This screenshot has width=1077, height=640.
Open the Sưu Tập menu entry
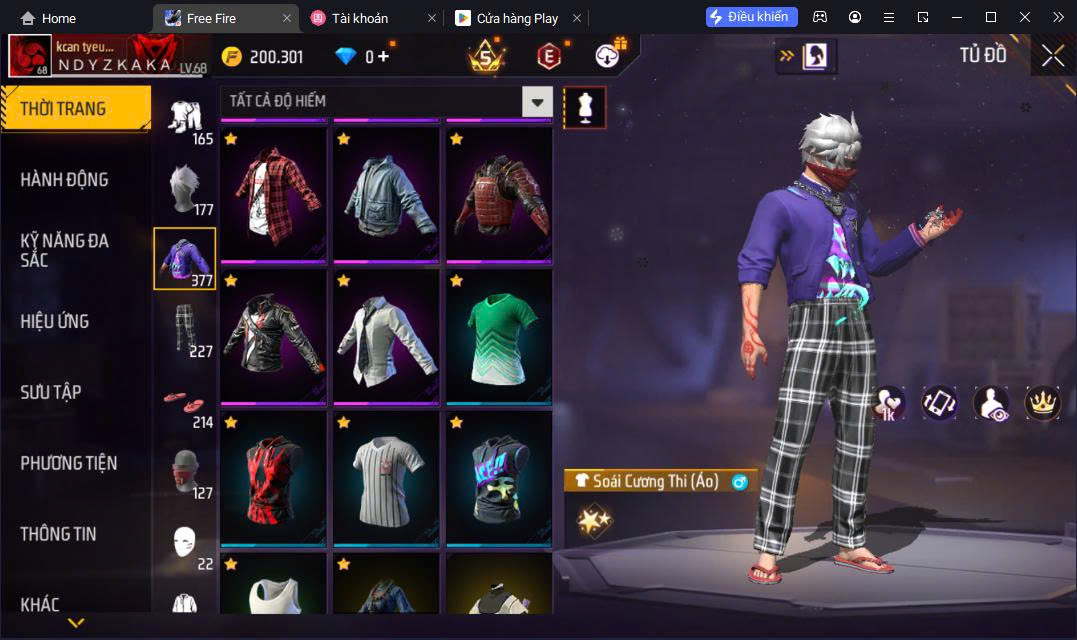pyautogui.click(x=50, y=392)
